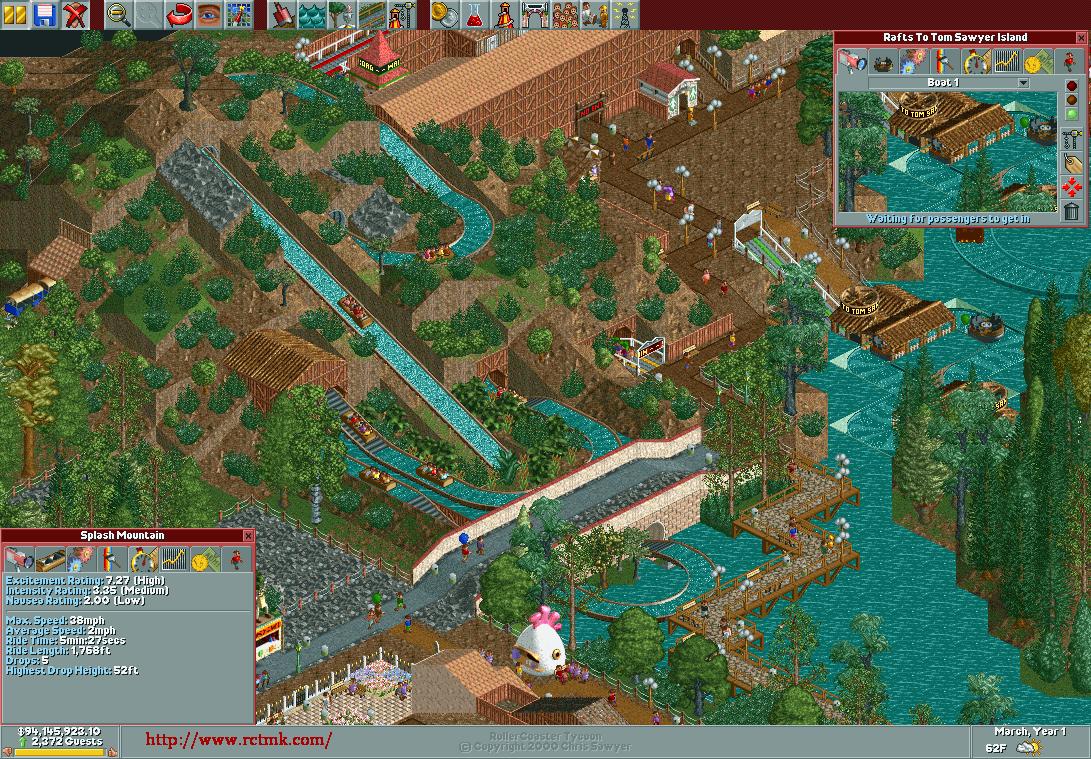The width and height of the screenshot is (1091, 759).
Task: Open the scenery placement tool with tree icon
Action: 342,14
